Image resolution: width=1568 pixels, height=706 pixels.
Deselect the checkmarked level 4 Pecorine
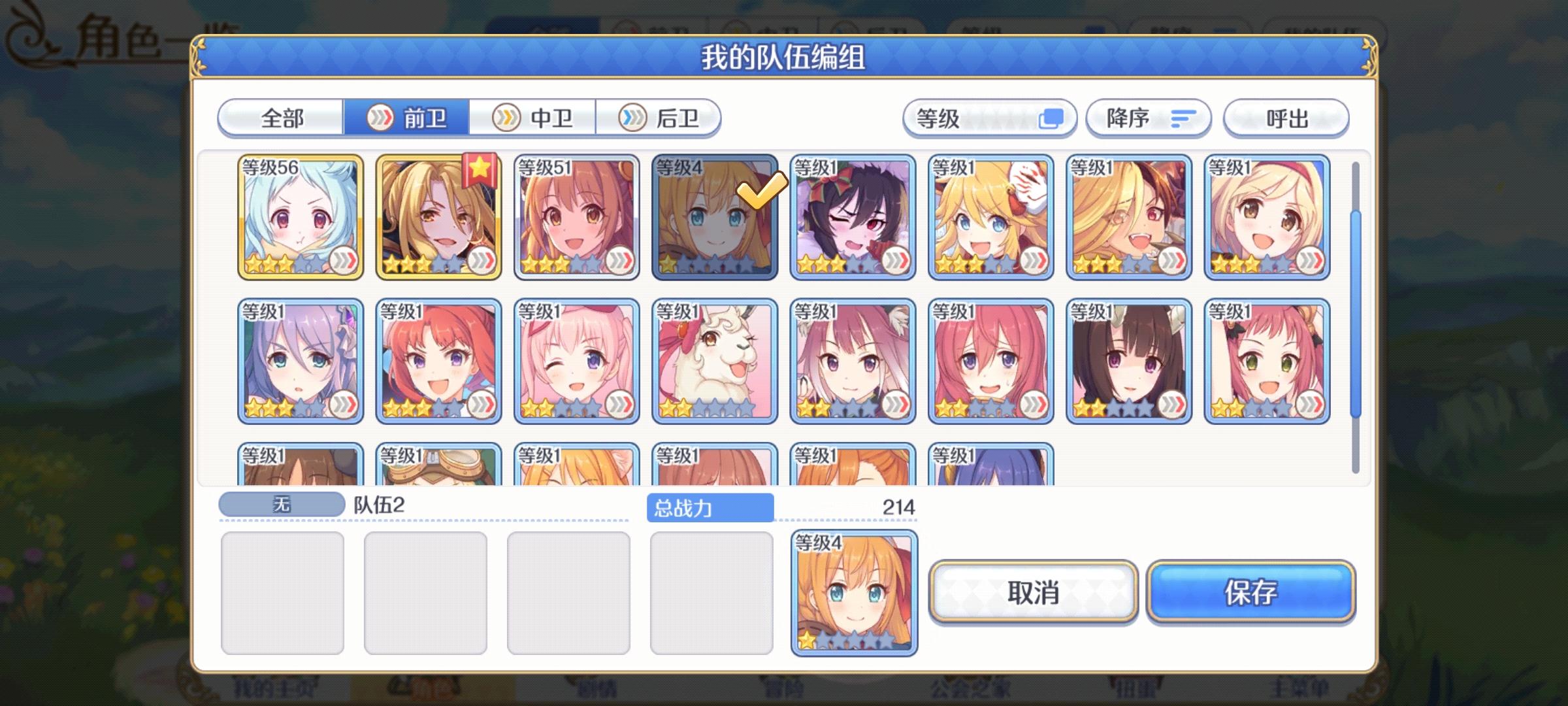(x=715, y=218)
